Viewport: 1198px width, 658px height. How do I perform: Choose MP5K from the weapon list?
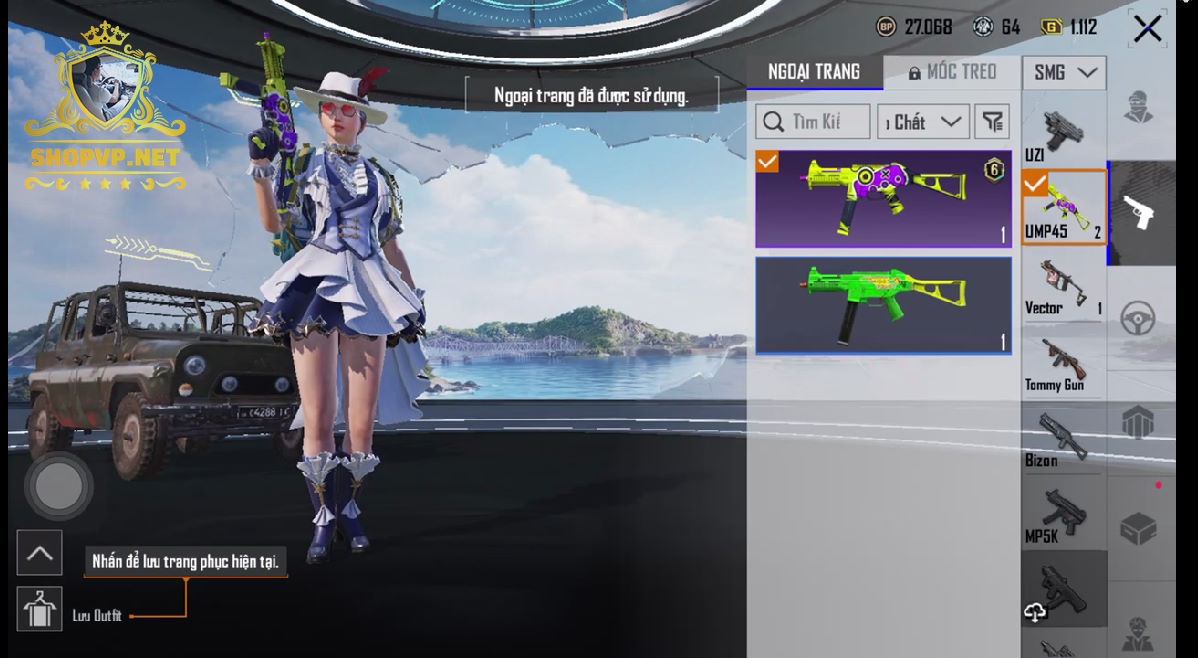click(x=1062, y=515)
